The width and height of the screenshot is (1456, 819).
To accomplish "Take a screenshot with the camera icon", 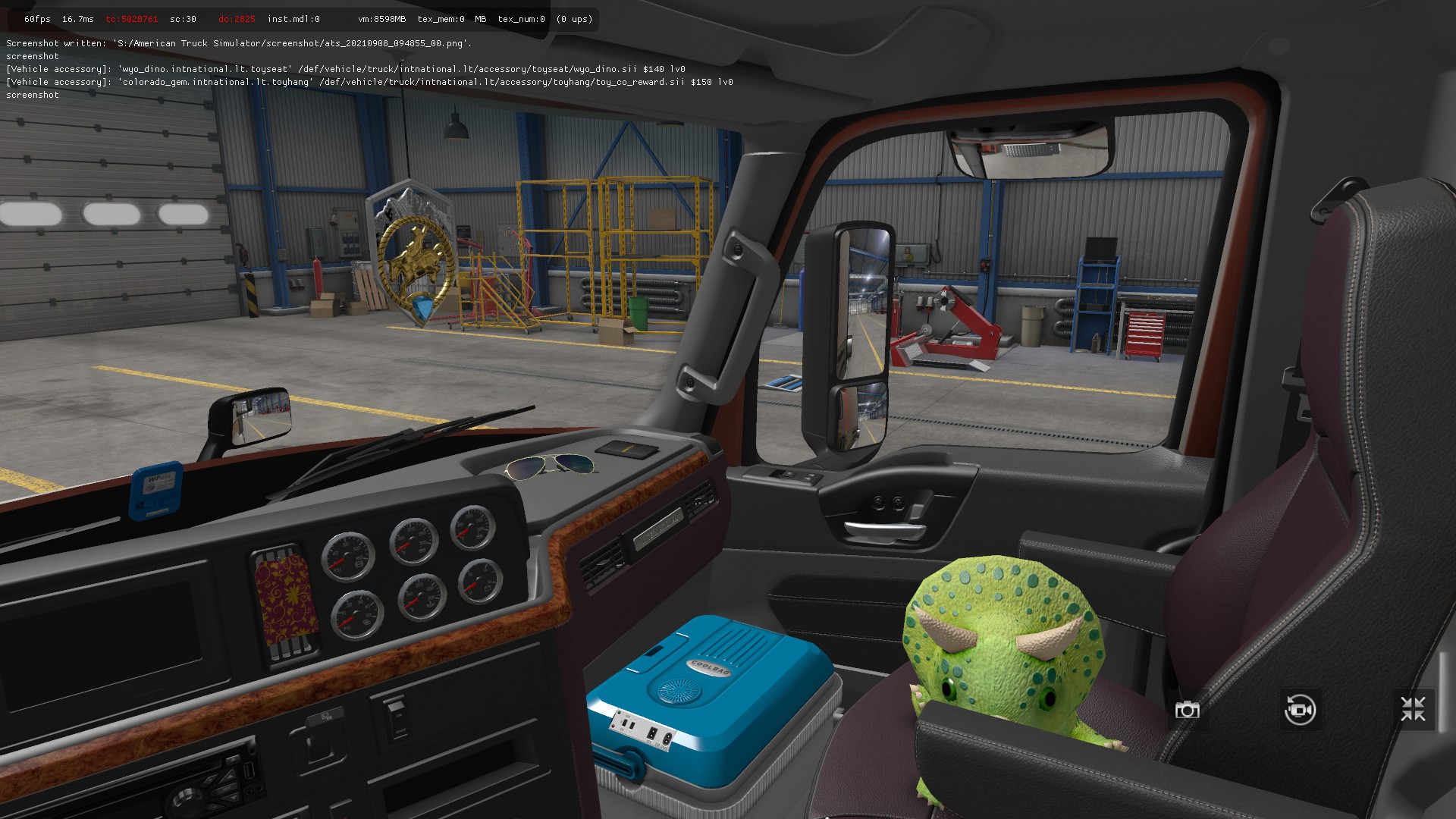I will 1187,710.
